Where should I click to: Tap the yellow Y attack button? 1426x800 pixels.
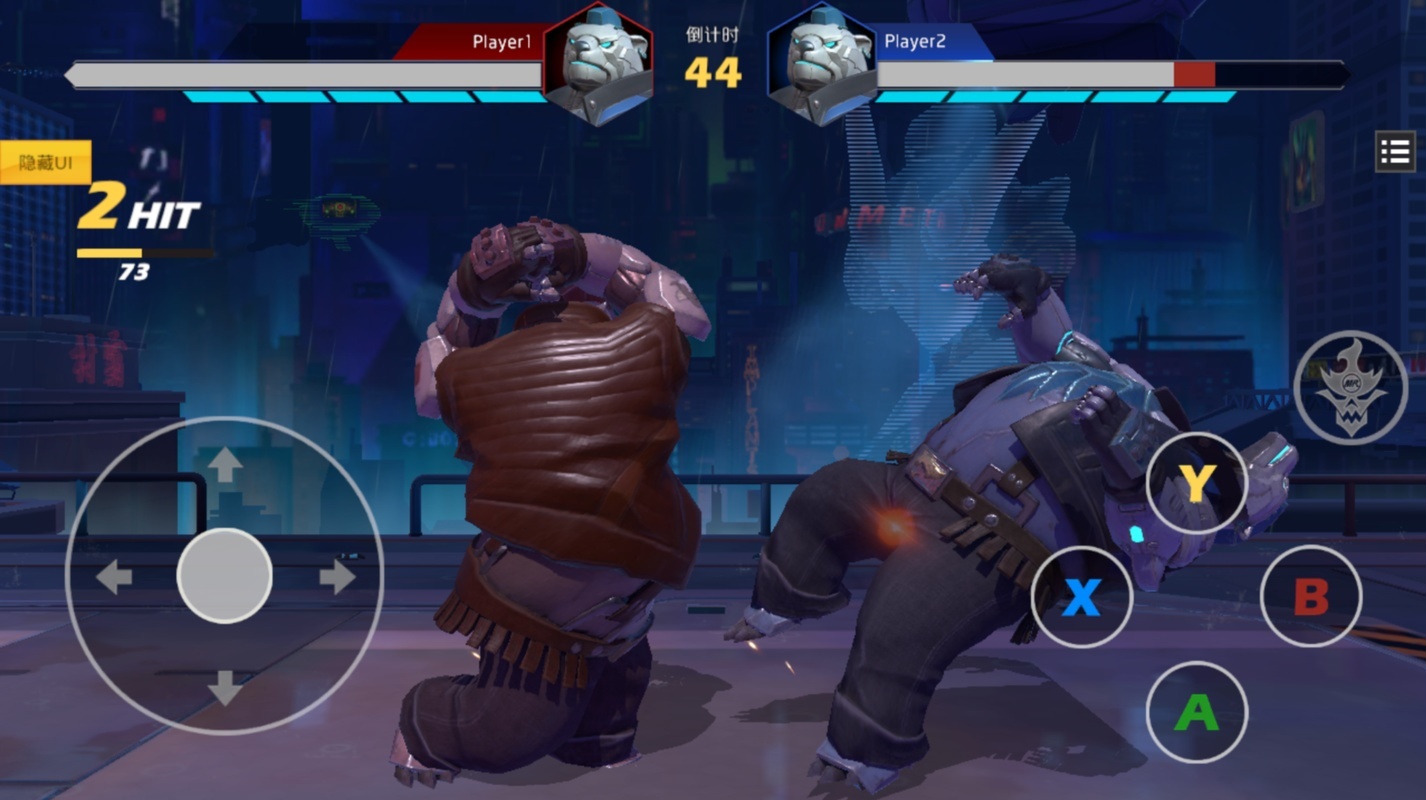point(1196,484)
